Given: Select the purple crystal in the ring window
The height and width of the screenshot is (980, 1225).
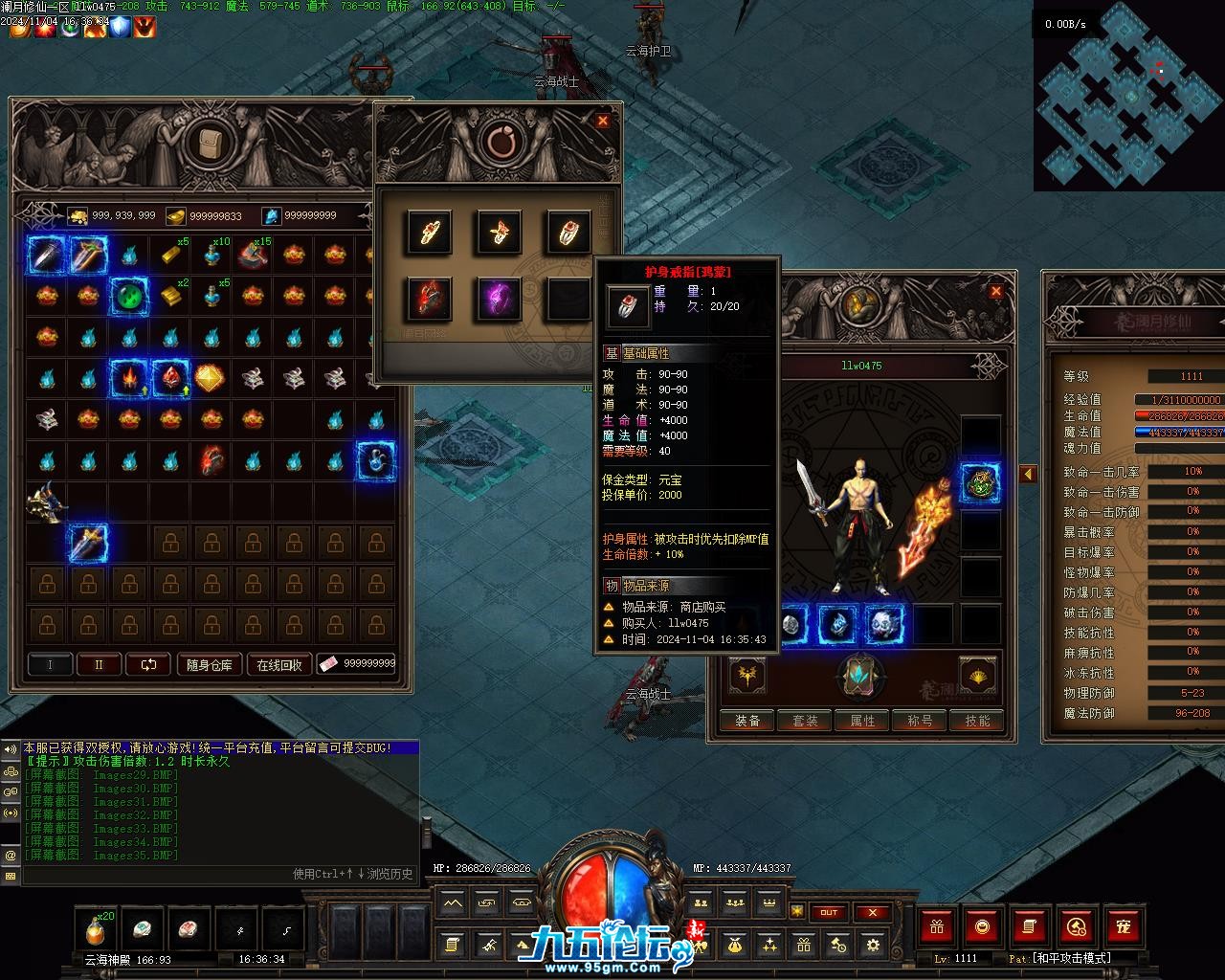Looking at the screenshot, I should 499,299.
